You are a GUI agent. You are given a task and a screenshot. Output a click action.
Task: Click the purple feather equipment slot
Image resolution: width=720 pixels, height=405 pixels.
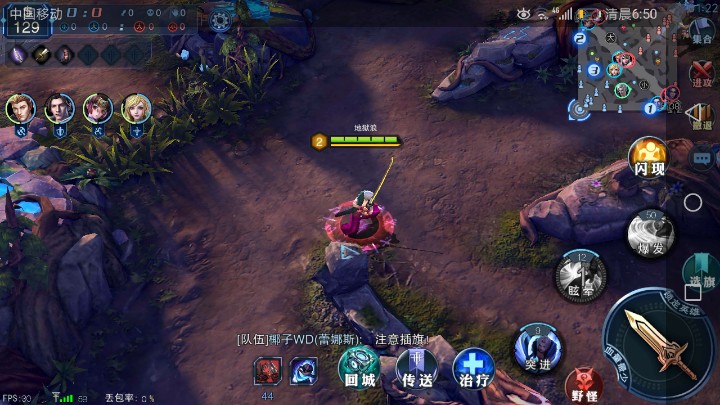coord(18,54)
